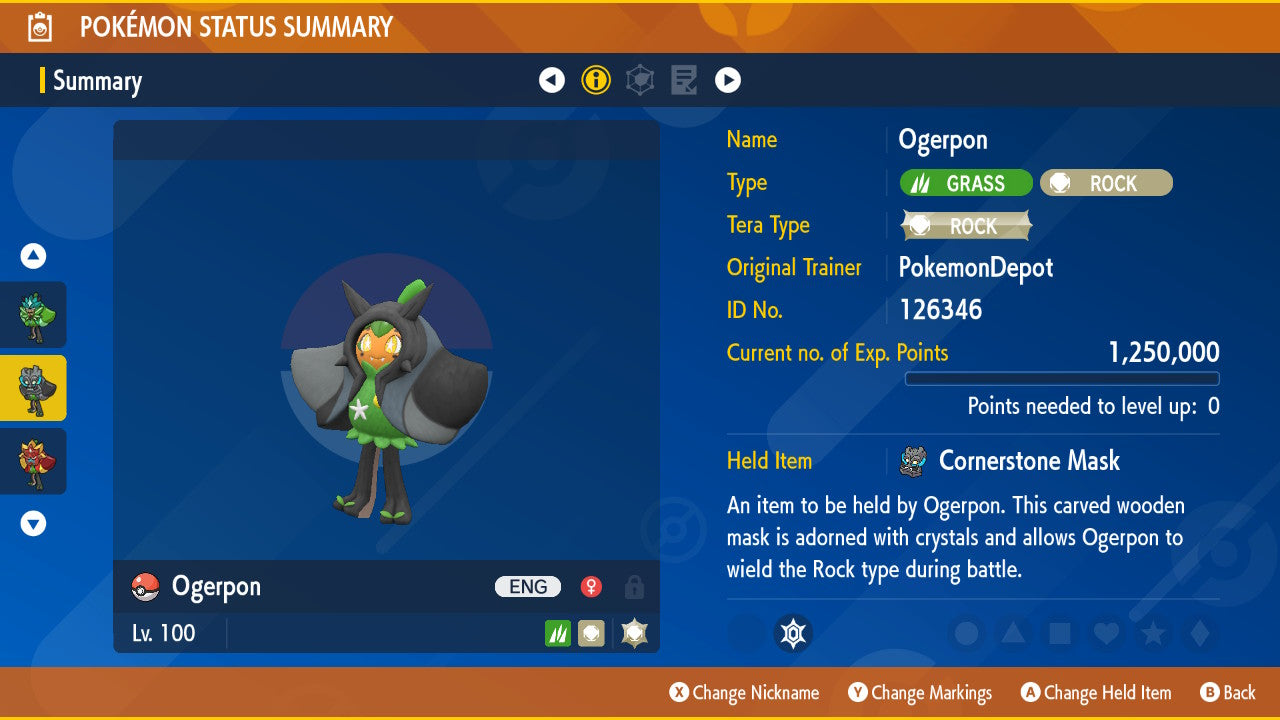1280x720 pixels.
Task: Open the memo notes tab
Action: [x=684, y=80]
